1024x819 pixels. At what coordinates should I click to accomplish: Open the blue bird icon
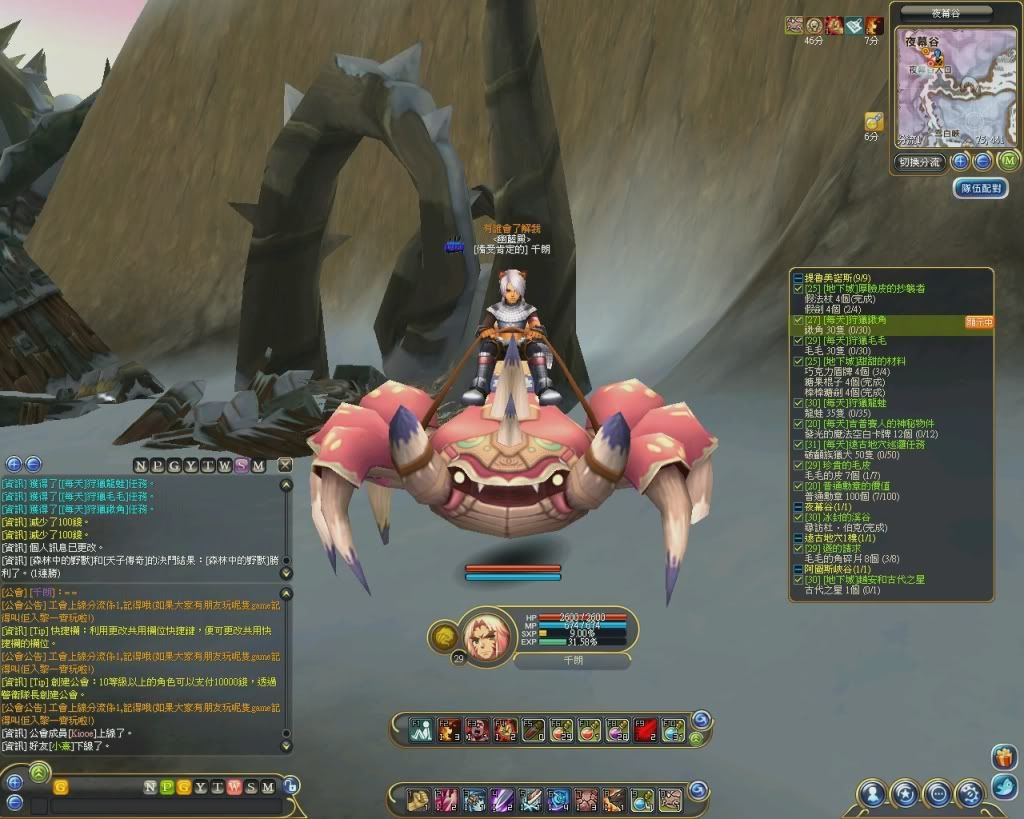[x=1004, y=787]
